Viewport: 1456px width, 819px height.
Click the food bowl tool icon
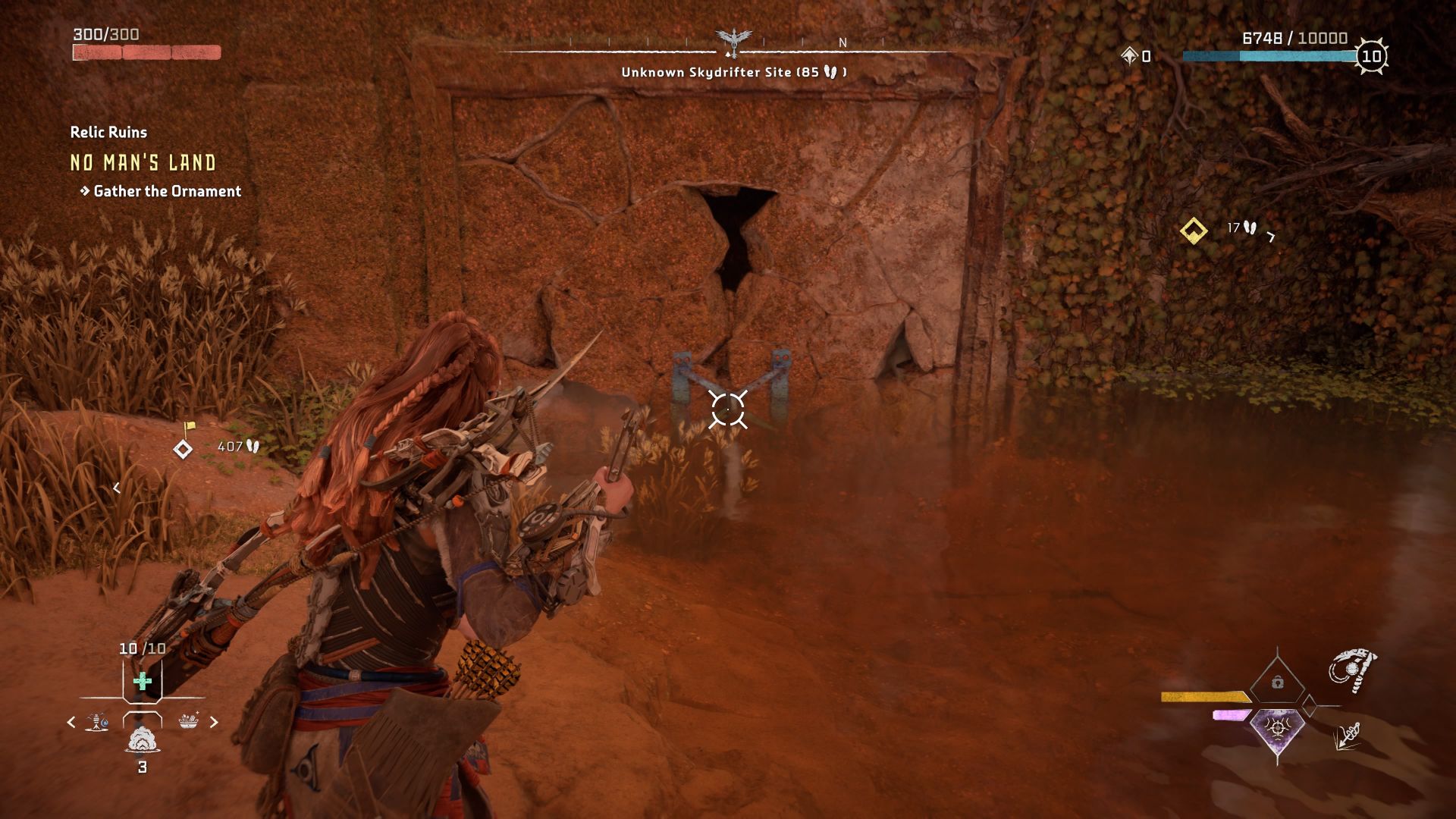[x=188, y=721]
